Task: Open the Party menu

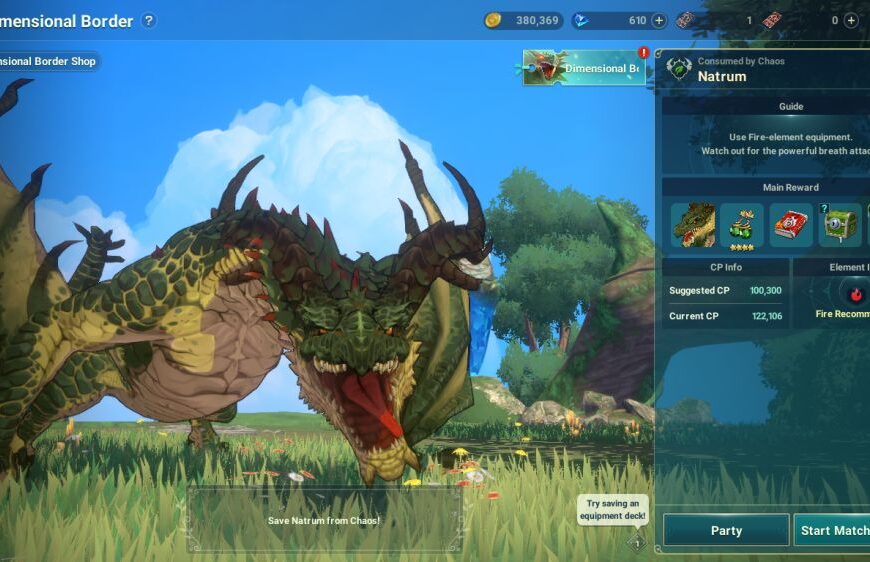Action: click(726, 530)
